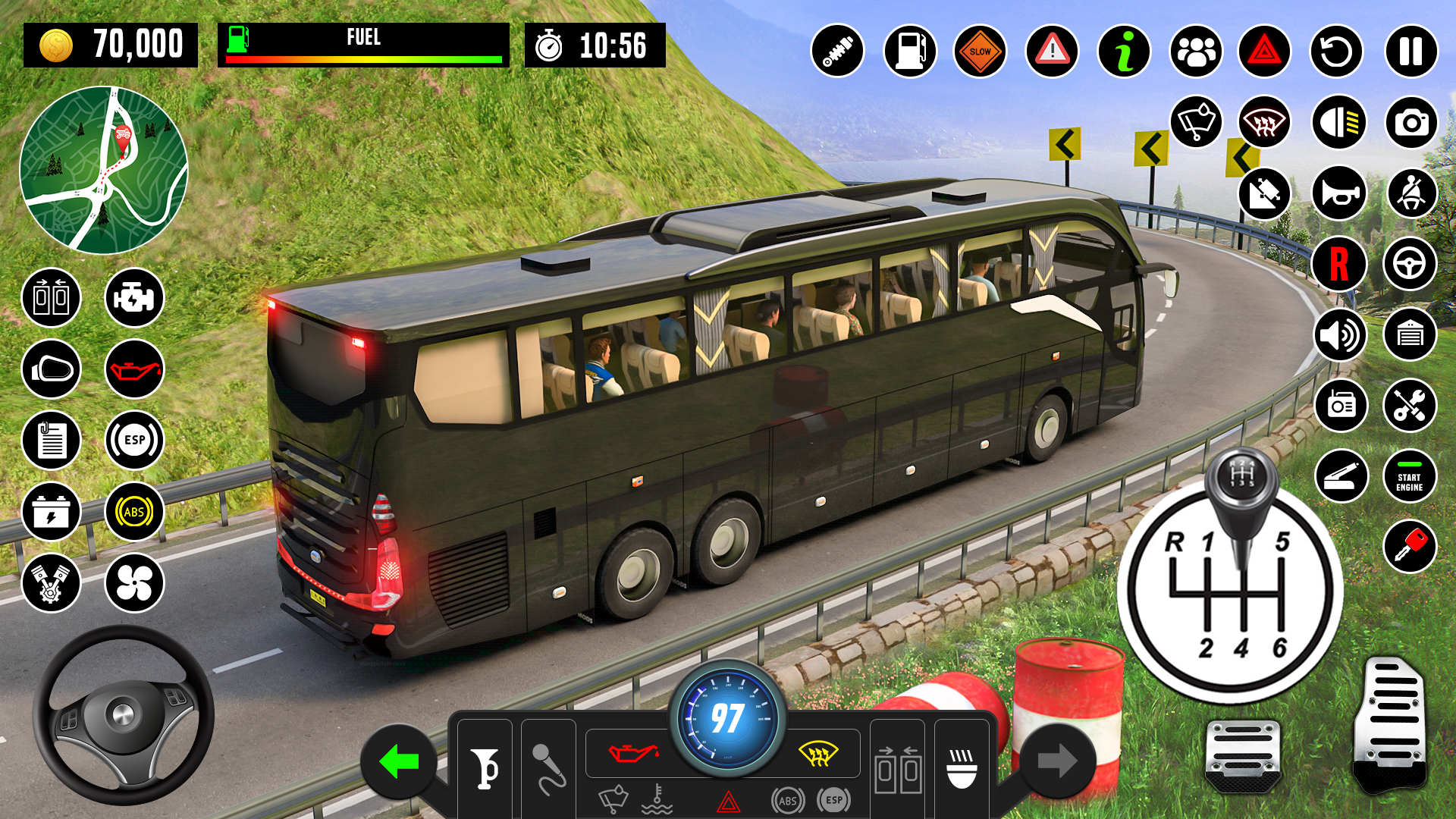Fasten the seatbelt icon
The height and width of the screenshot is (819, 1456).
click(1411, 193)
